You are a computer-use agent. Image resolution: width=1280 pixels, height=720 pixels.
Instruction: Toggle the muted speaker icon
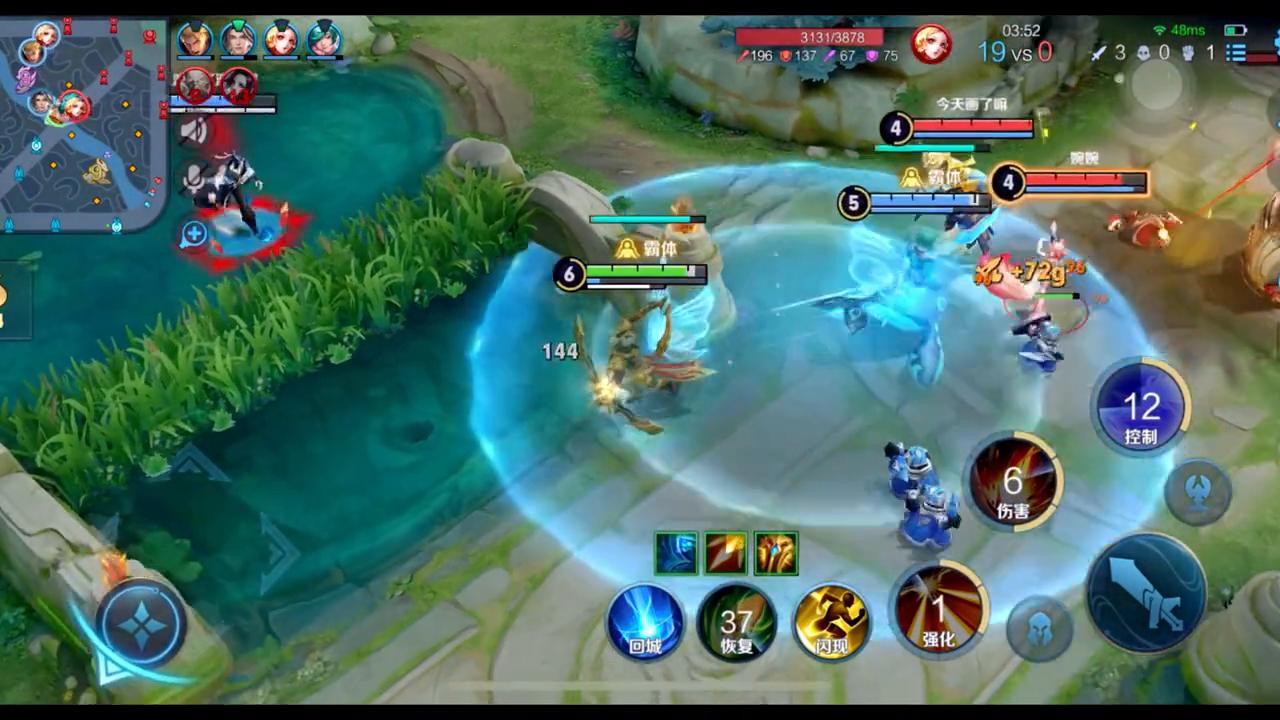(x=194, y=131)
